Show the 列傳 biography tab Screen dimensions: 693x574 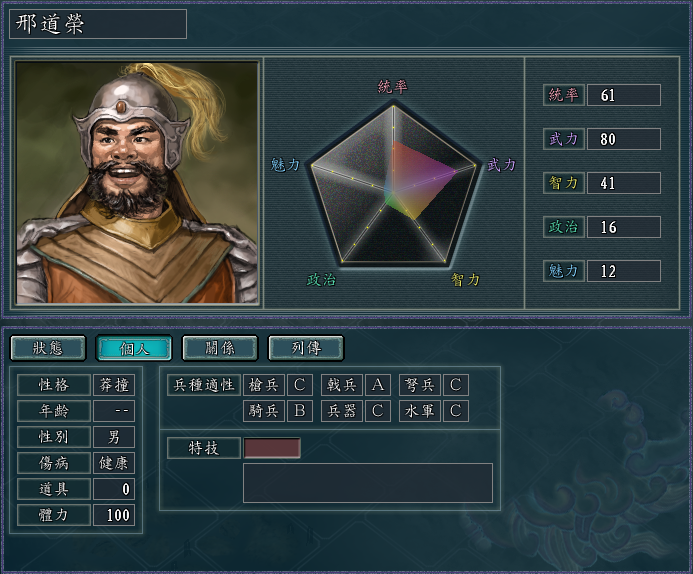(x=305, y=348)
